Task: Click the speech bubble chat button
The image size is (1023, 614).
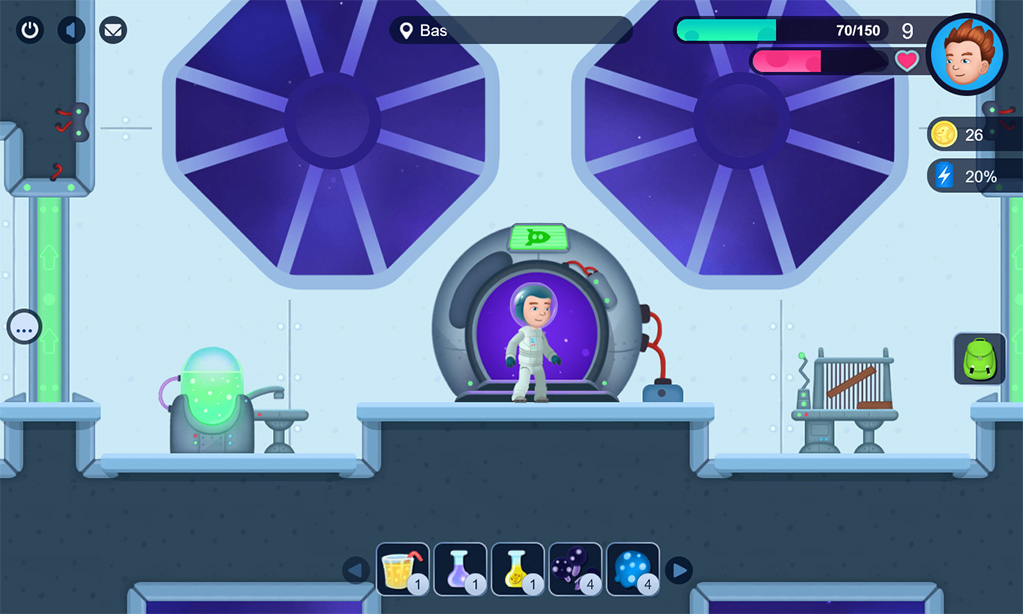Action: click(x=24, y=326)
